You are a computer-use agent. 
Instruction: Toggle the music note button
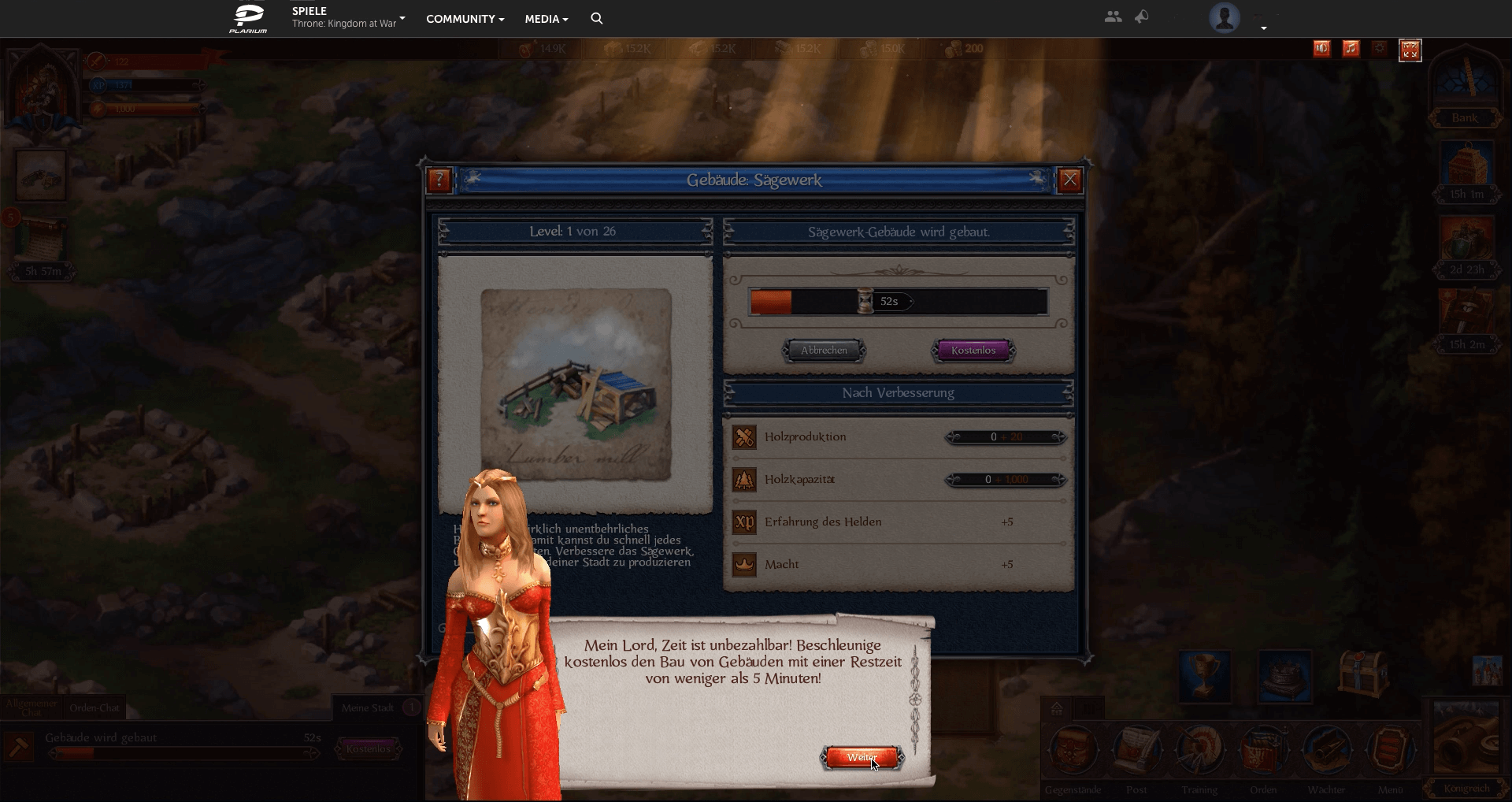[x=1351, y=49]
